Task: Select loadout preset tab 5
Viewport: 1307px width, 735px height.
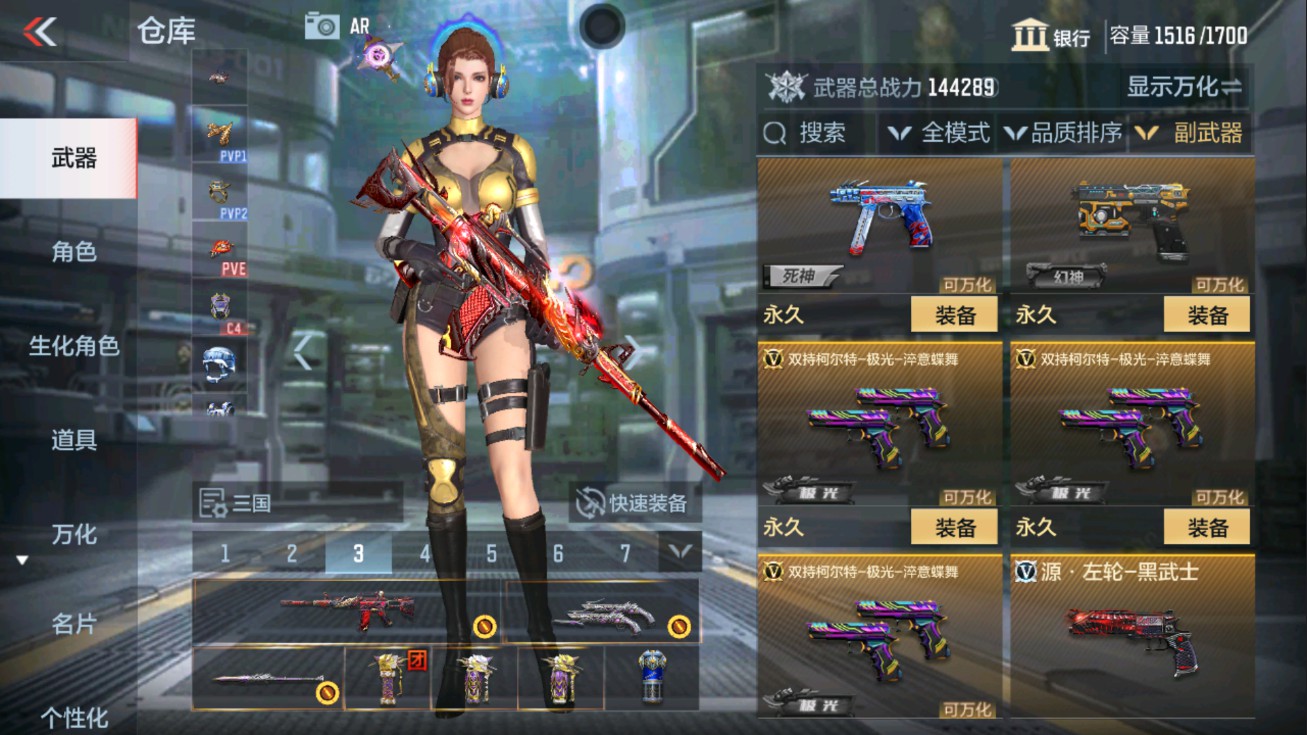Action: coord(489,552)
